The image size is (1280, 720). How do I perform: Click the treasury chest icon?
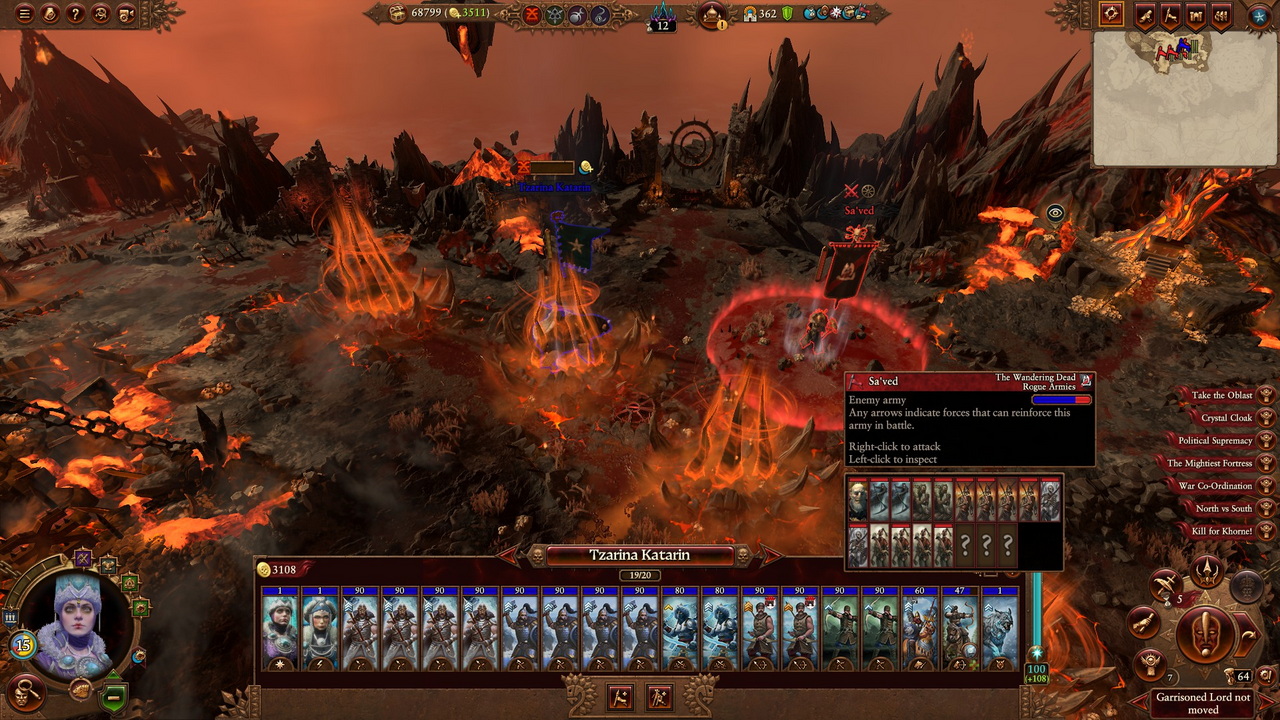[x=398, y=13]
